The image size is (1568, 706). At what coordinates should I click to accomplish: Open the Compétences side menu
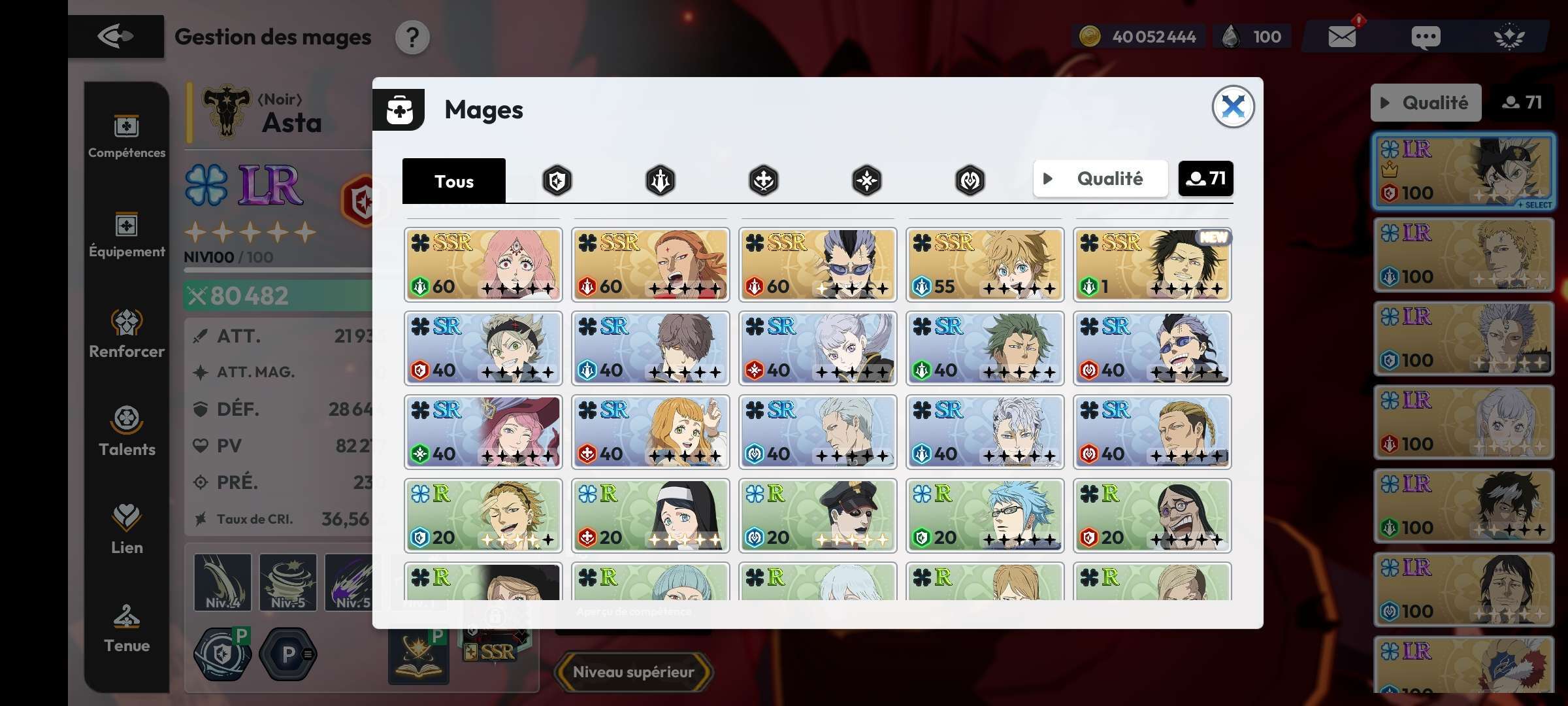click(127, 136)
